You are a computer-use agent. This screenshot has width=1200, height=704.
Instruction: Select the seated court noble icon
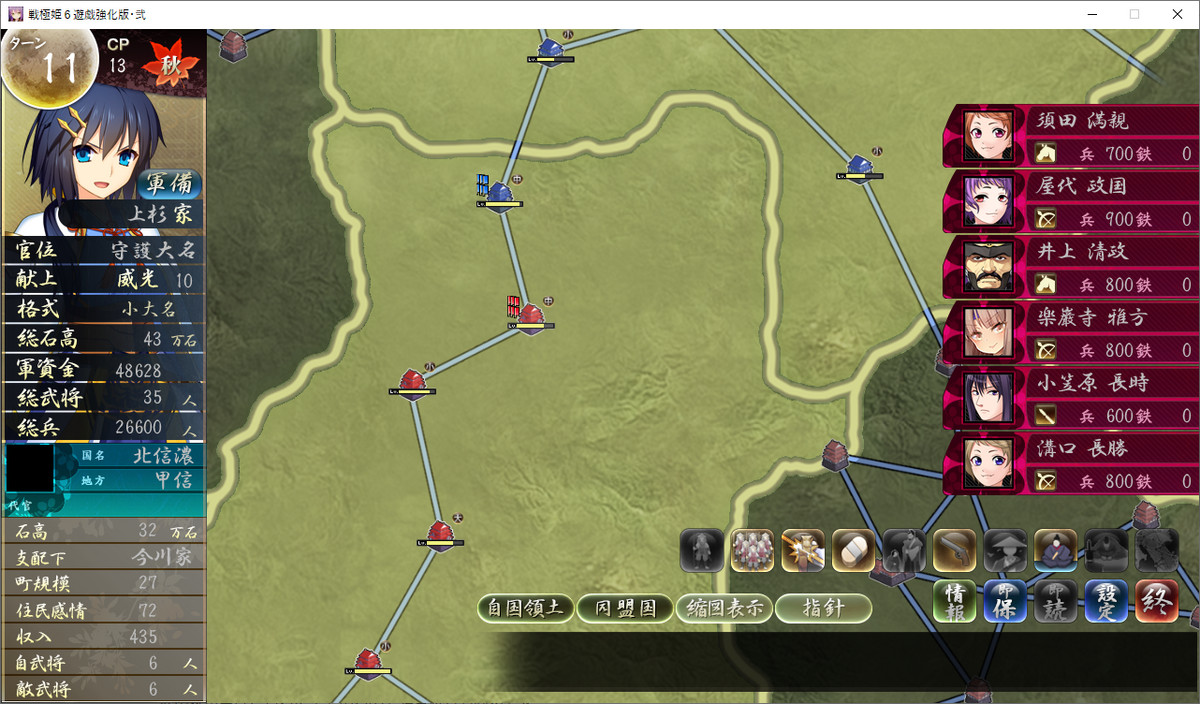(1055, 550)
